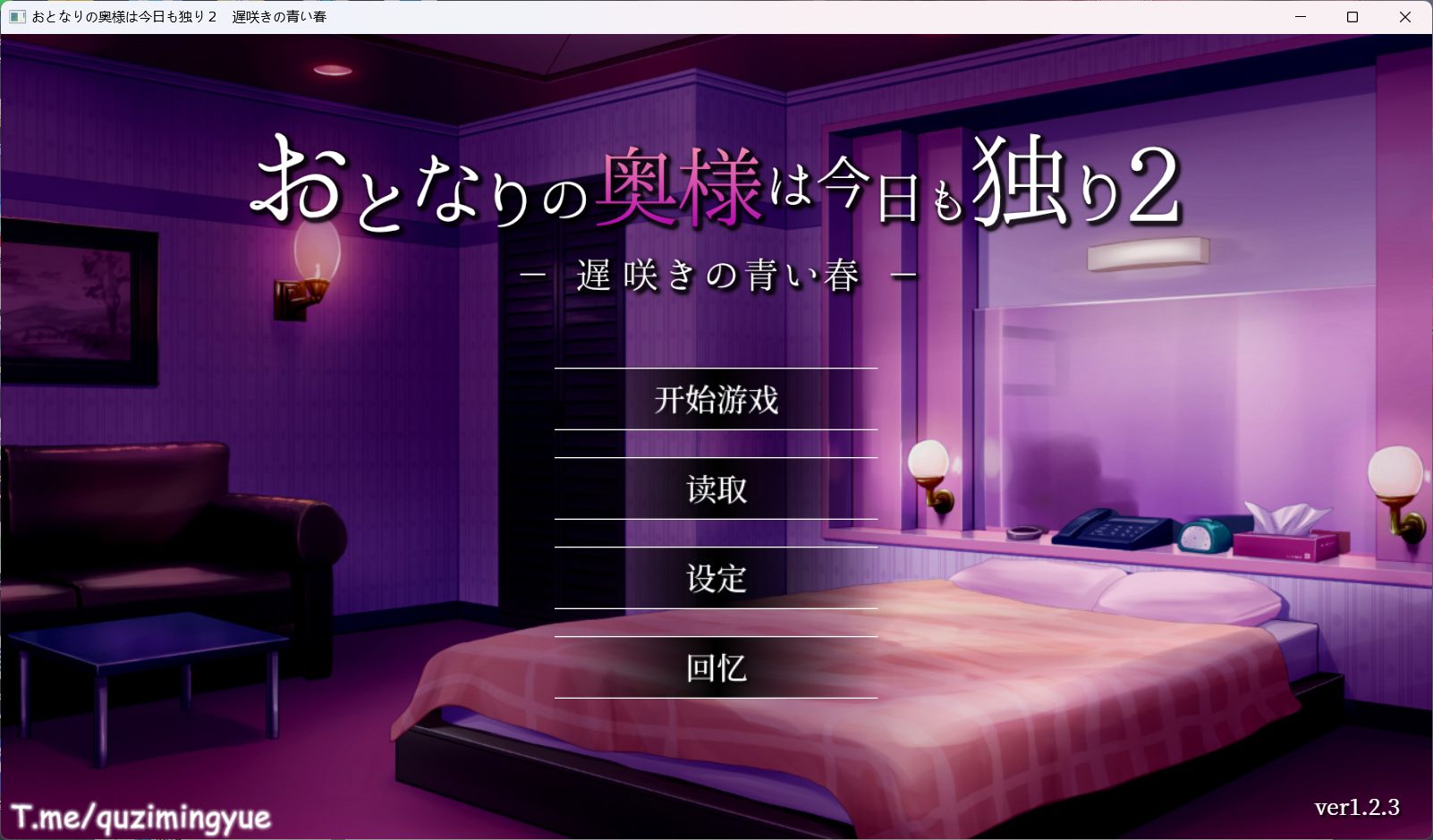This screenshot has height=840, width=1433.
Task: Load a saved game using 读取
Action: pyautogui.click(x=715, y=490)
